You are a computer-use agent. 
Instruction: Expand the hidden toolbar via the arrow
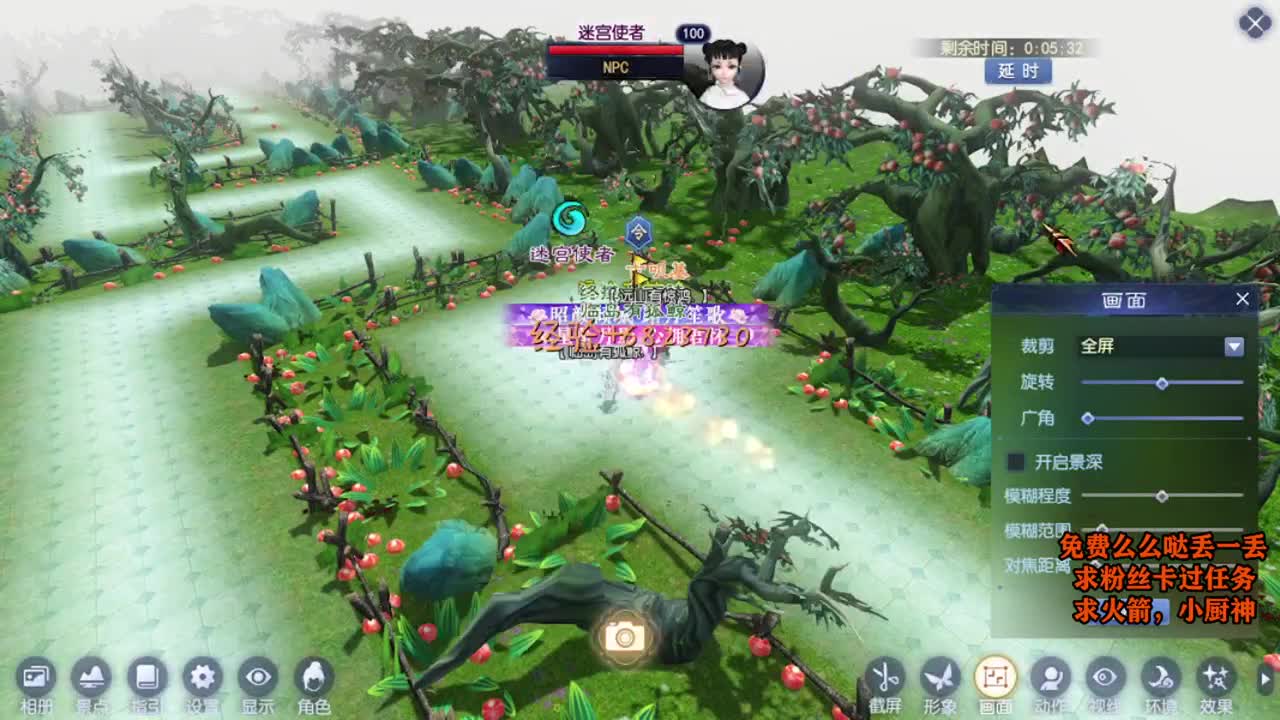click(1266, 679)
